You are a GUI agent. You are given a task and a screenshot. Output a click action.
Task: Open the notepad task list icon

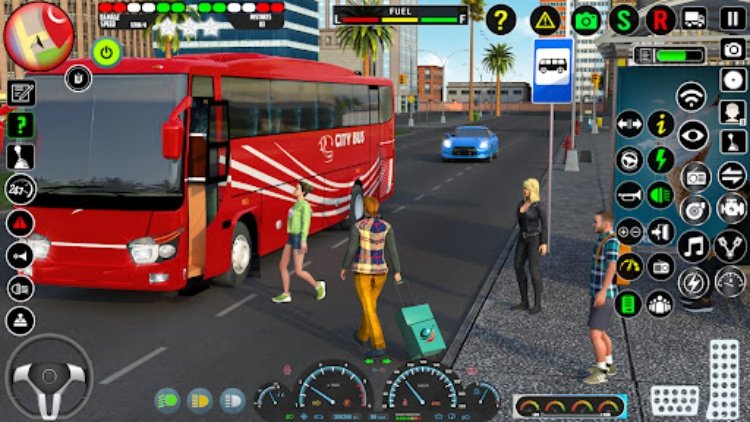[21, 93]
